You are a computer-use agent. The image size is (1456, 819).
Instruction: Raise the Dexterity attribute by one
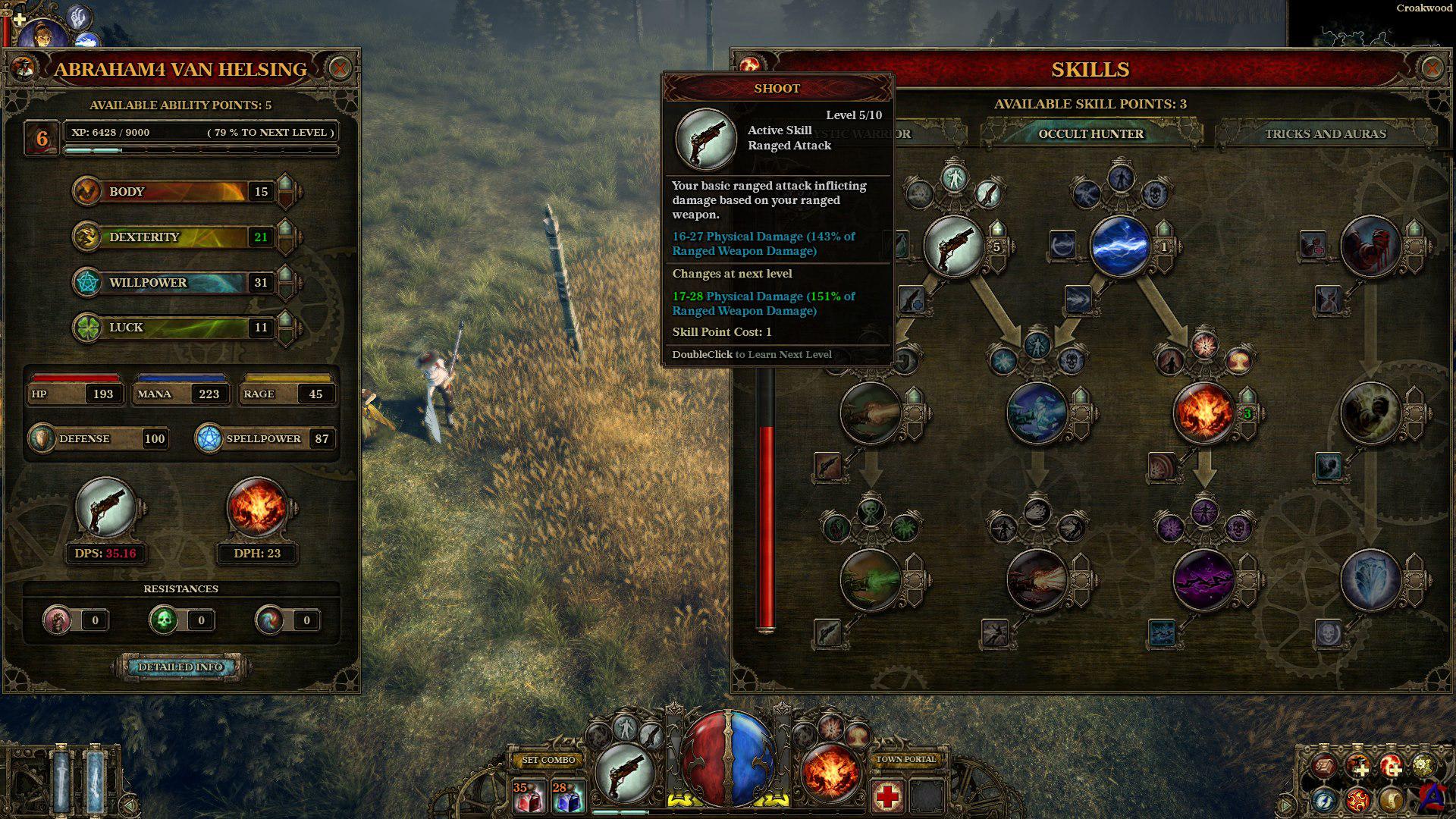tap(285, 230)
